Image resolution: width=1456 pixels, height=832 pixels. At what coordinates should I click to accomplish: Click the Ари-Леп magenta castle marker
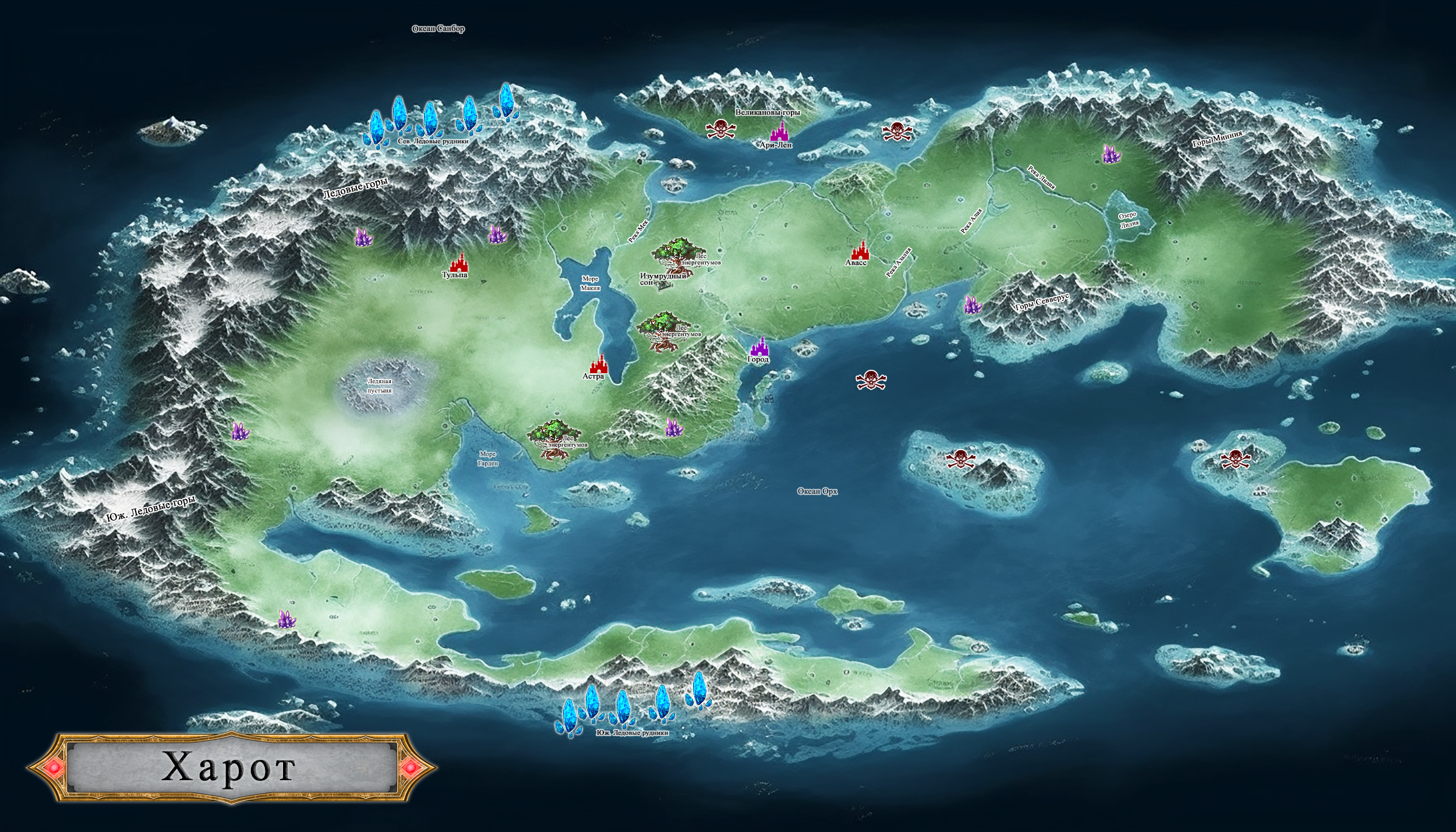pos(779,131)
